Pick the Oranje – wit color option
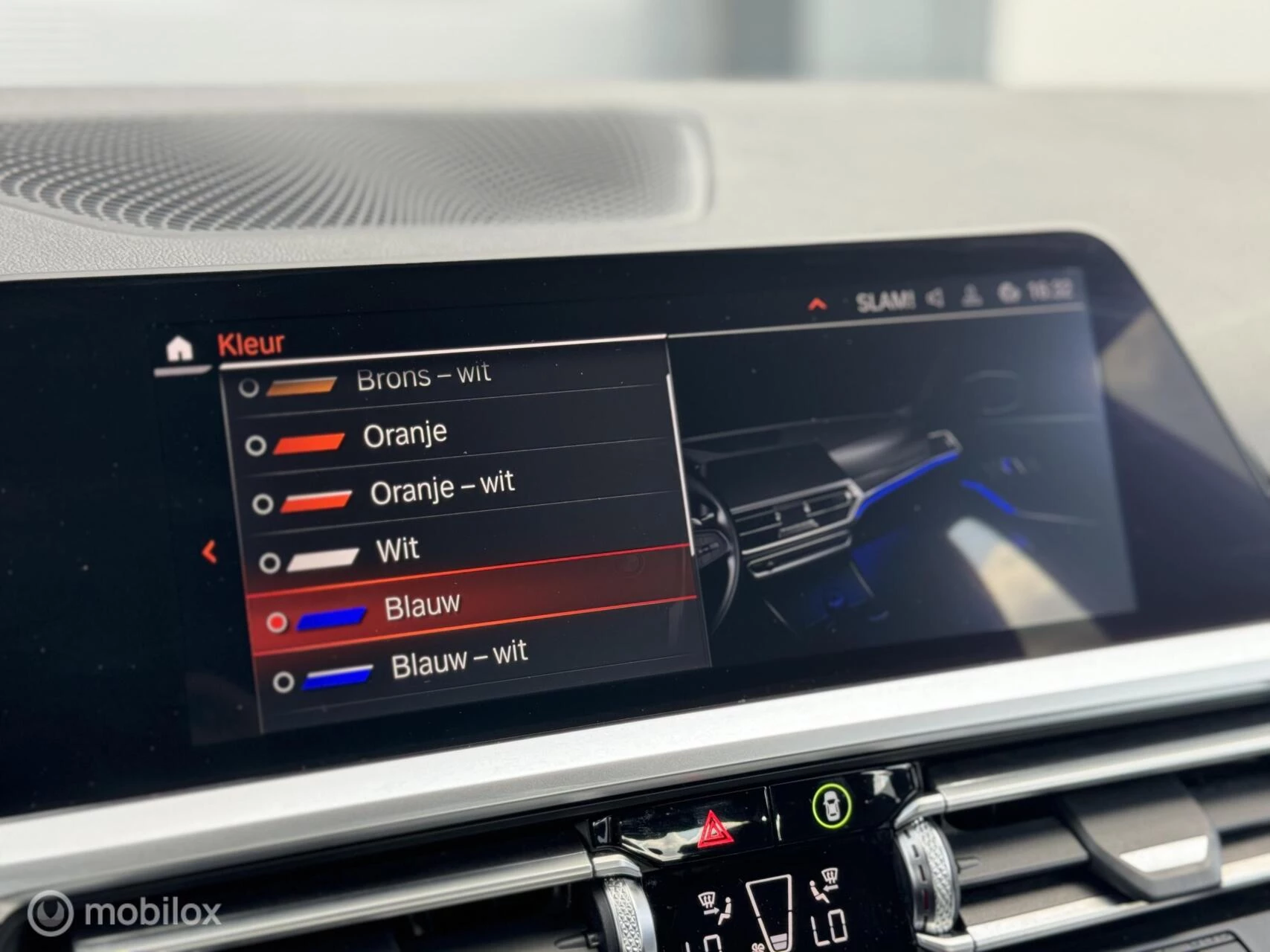This screenshot has height=952, width=1270. pyautogui.click(x=442, y=489)
